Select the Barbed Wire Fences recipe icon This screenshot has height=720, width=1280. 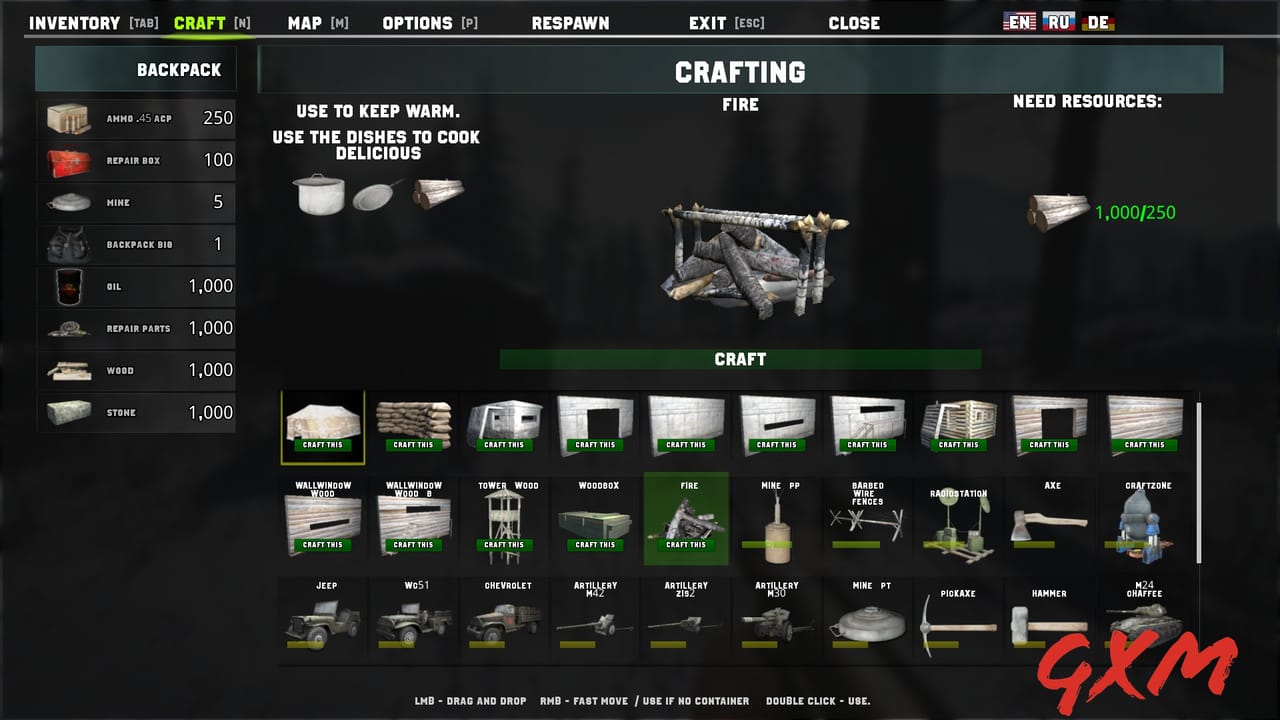866,520
